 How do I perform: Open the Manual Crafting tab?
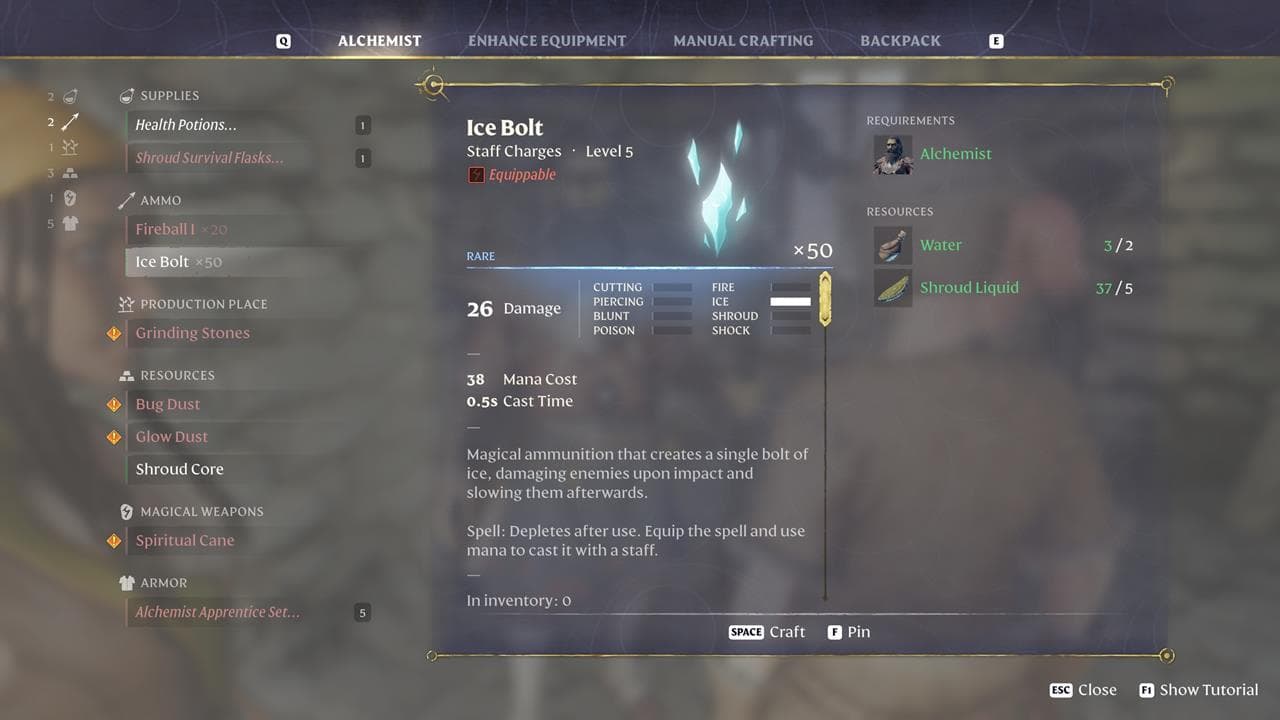click(743, 41)
